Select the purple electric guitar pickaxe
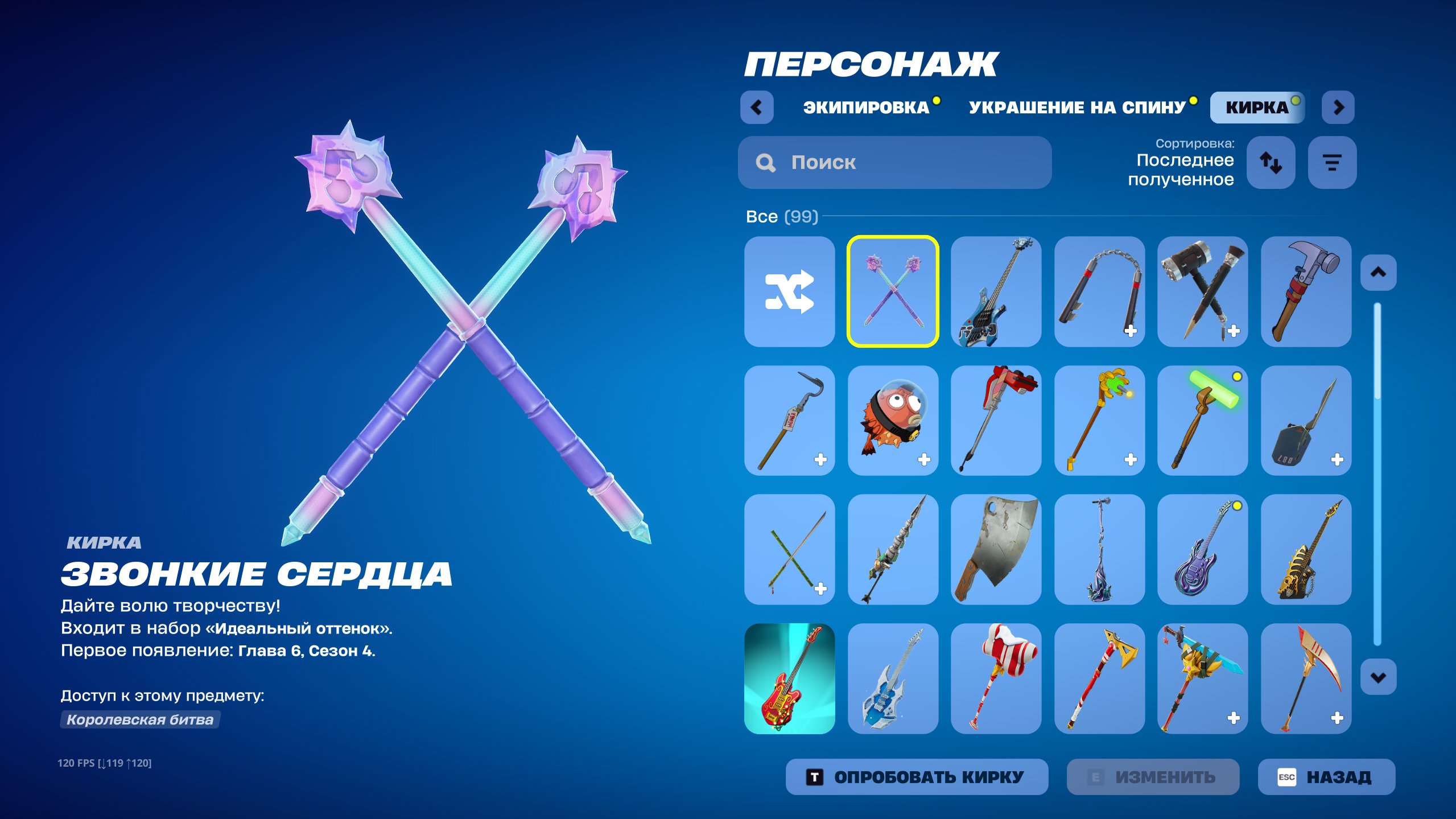Viewport: 1456px width, 819px height. pos(1202,549)
